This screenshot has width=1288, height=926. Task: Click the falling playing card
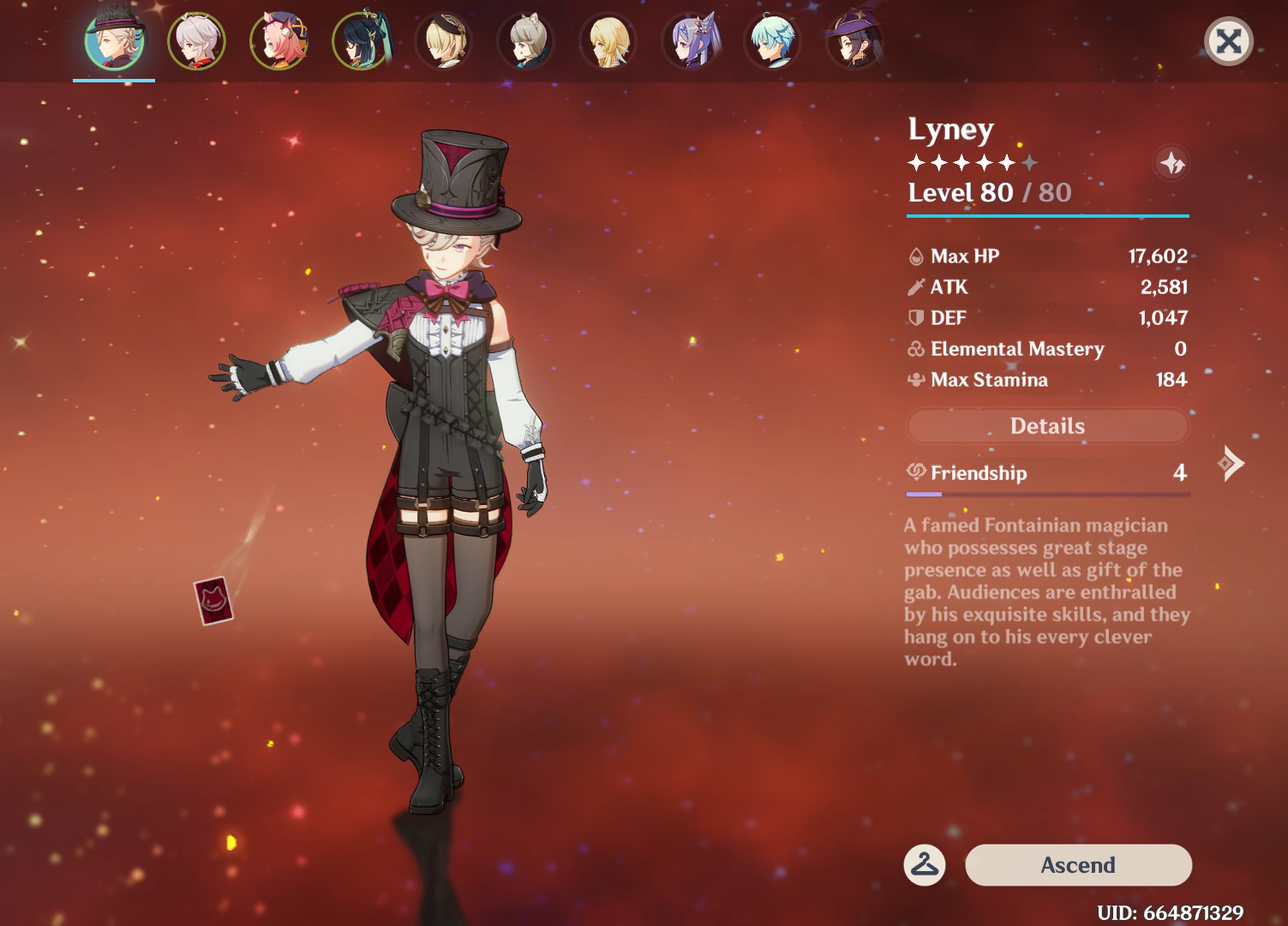[212, 600]
